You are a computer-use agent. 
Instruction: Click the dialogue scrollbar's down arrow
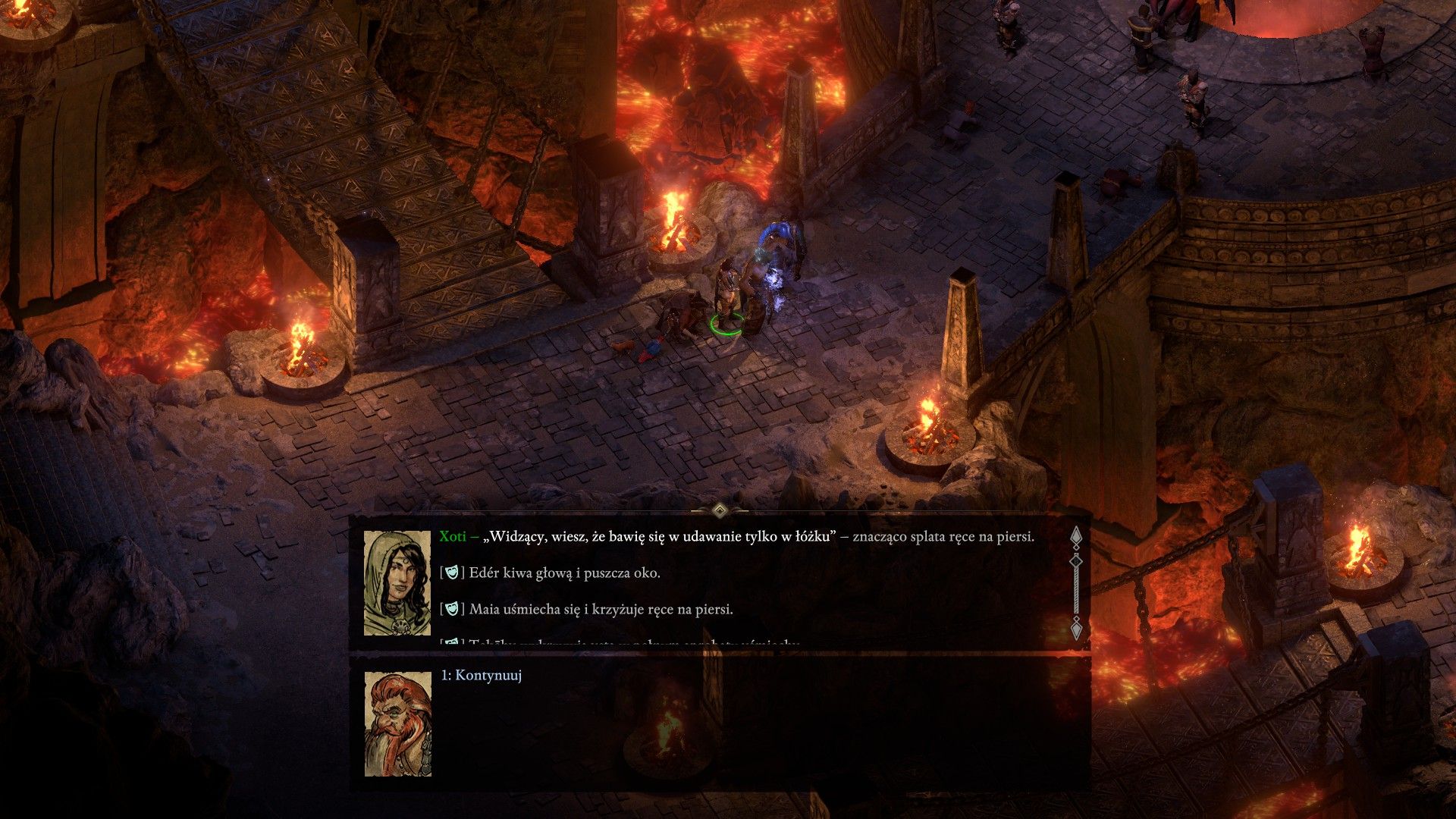1075,629
